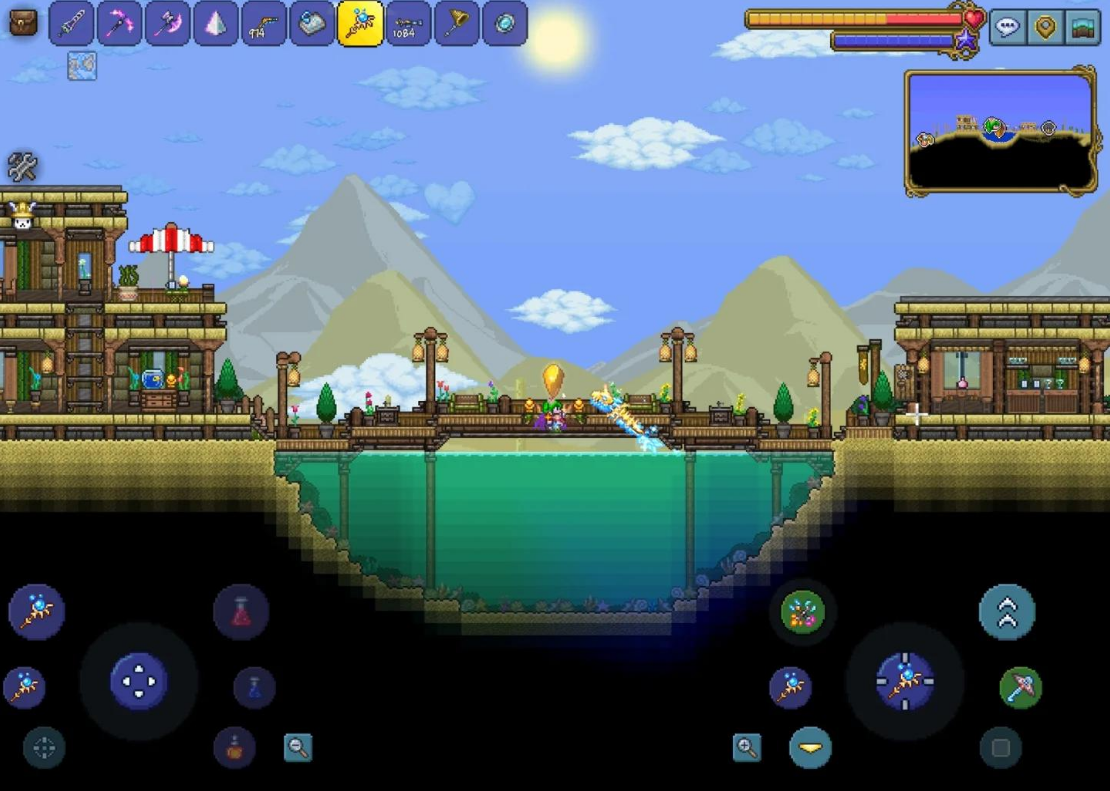Select the magic mirror hotbar slot
The height and width of the screenshot is (791, 1110).
505,23
